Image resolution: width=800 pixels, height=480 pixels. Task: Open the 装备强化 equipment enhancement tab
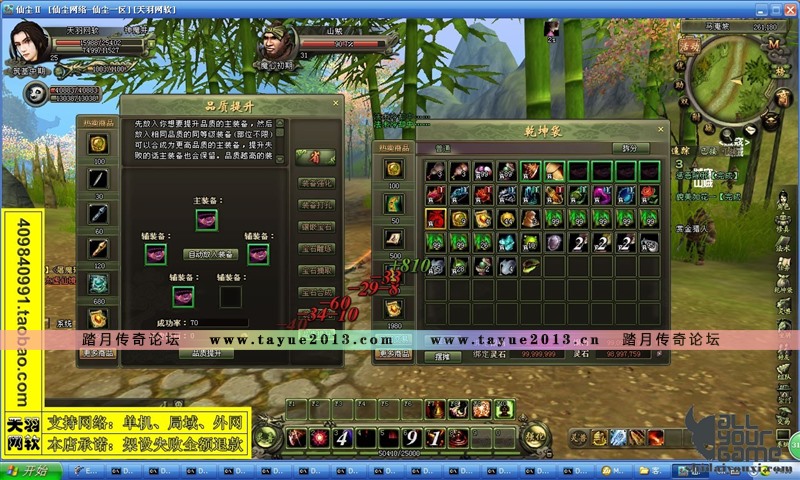(317, 182)
